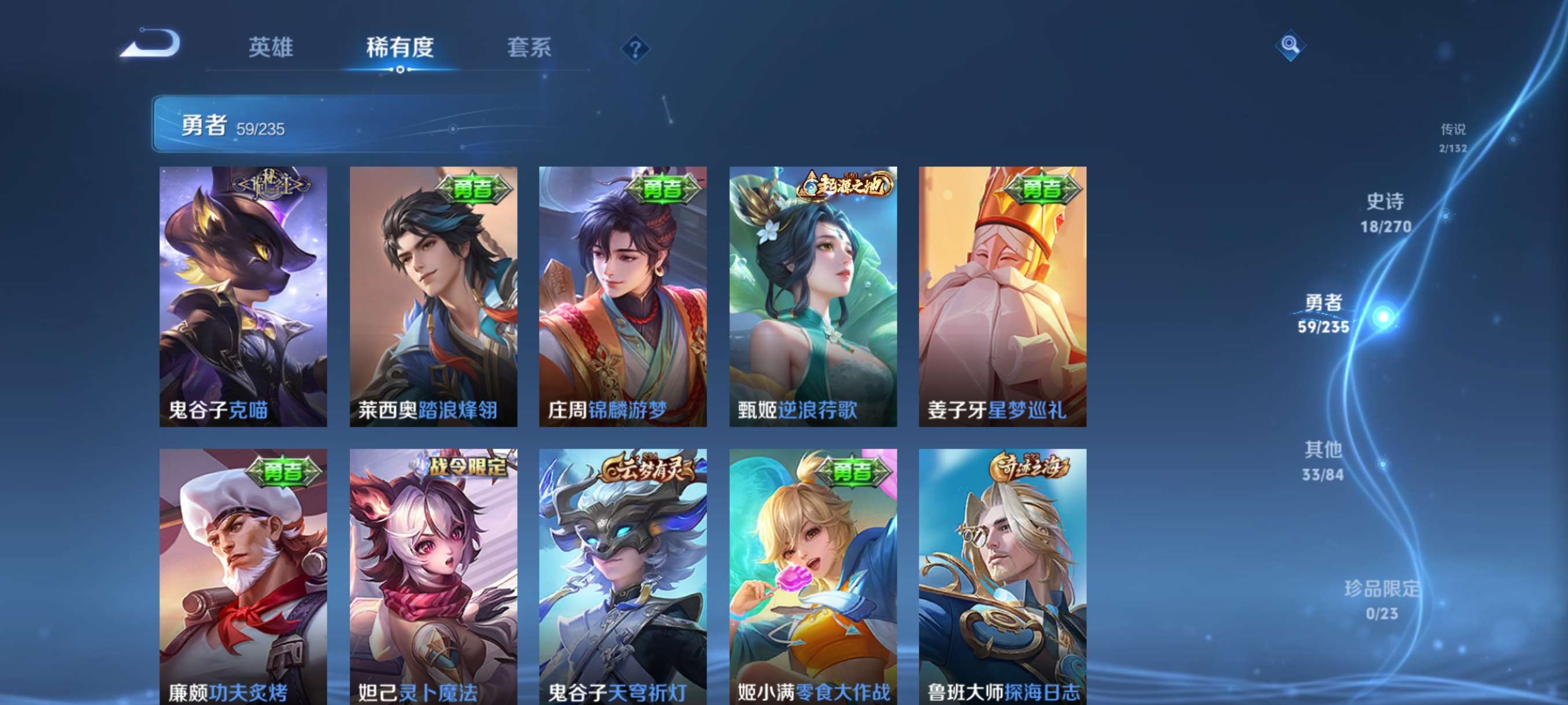
Task: Click the 起源之地 badge on 甄姬 card
Action: (845, 186)
